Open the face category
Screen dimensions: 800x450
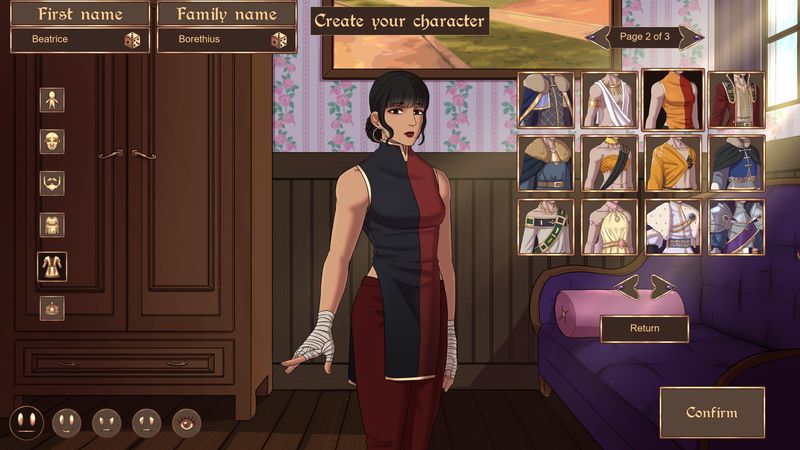(52, 142)
